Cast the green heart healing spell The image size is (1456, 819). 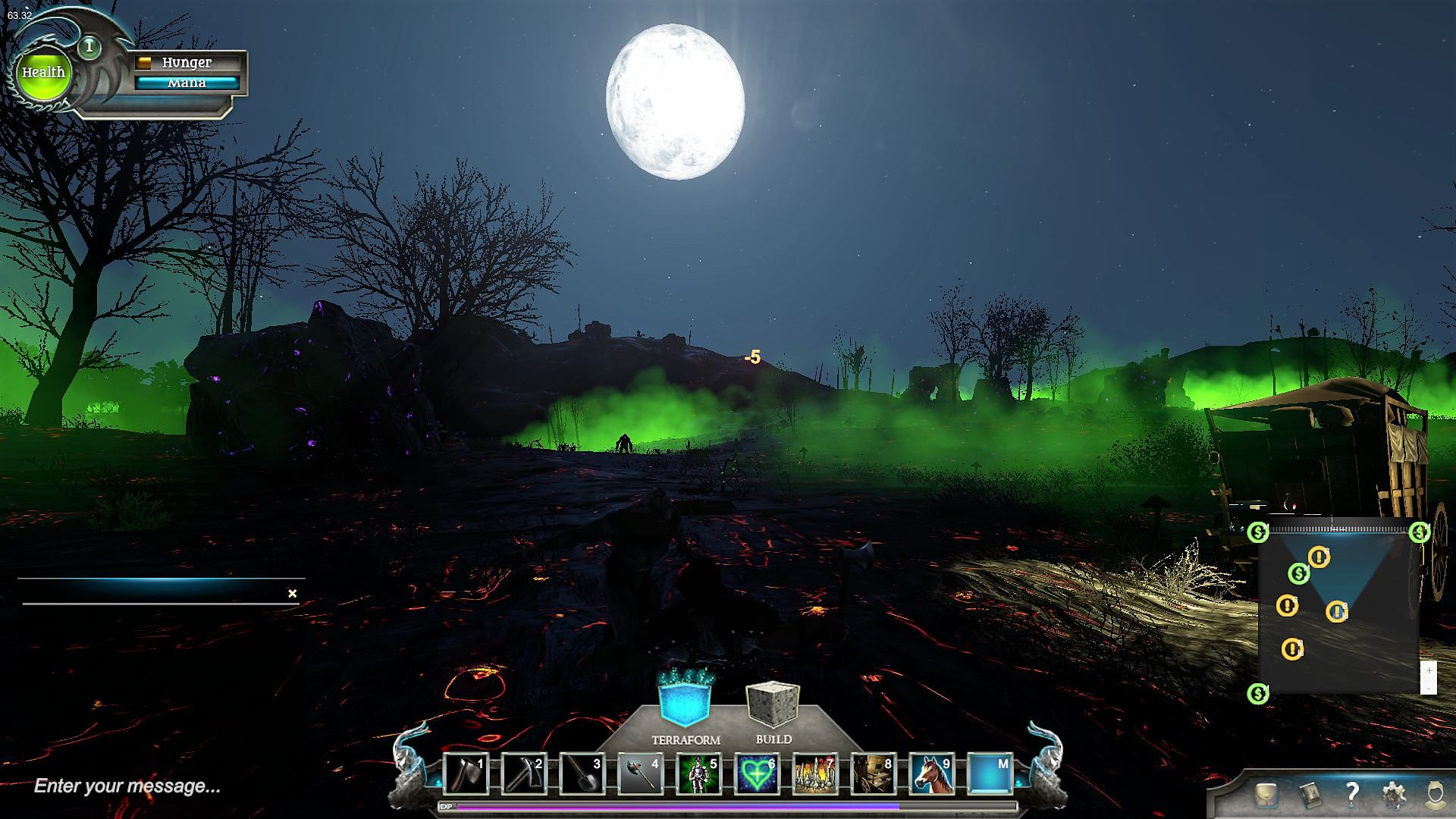757,774
